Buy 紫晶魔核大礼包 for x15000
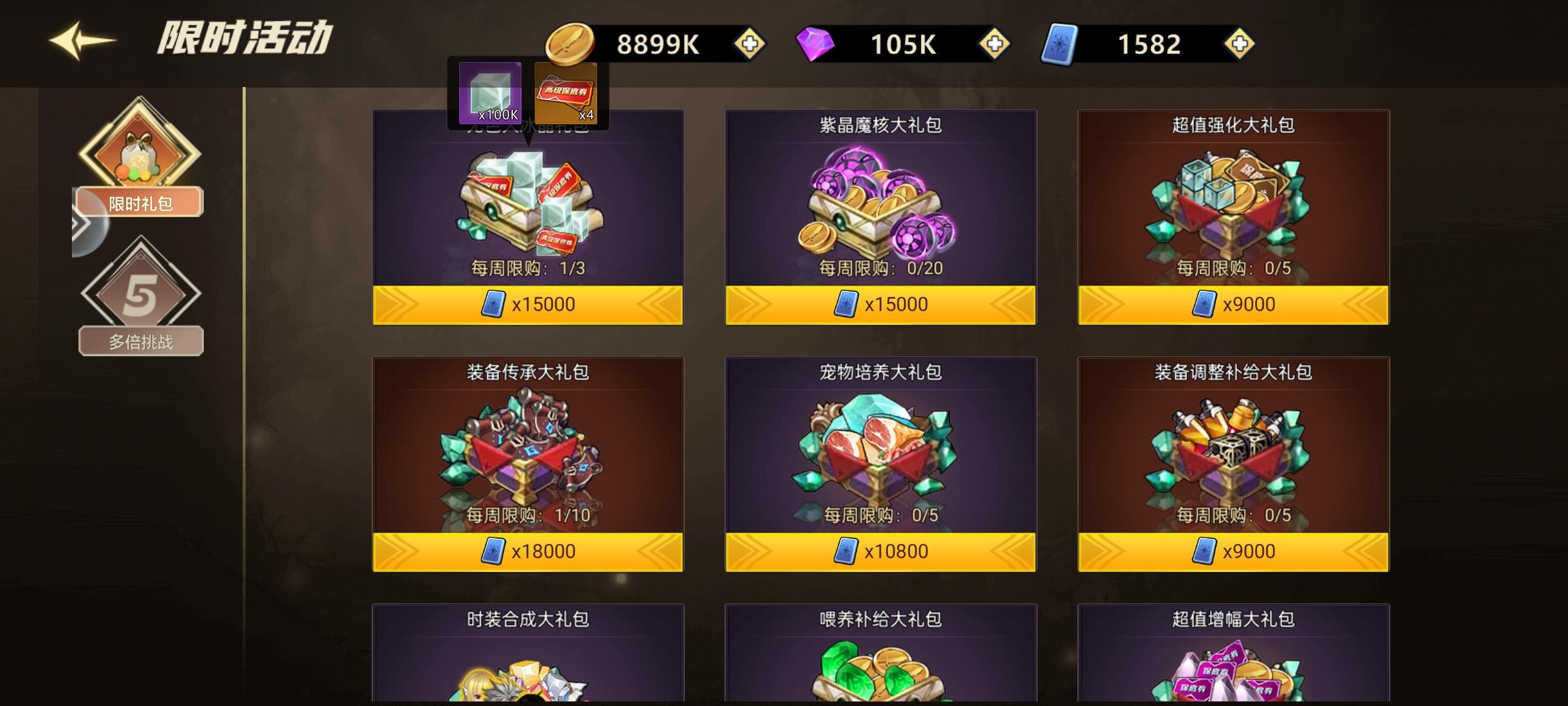The height and width of the screenshot is (706, 1568). click(x=879, y=304)
